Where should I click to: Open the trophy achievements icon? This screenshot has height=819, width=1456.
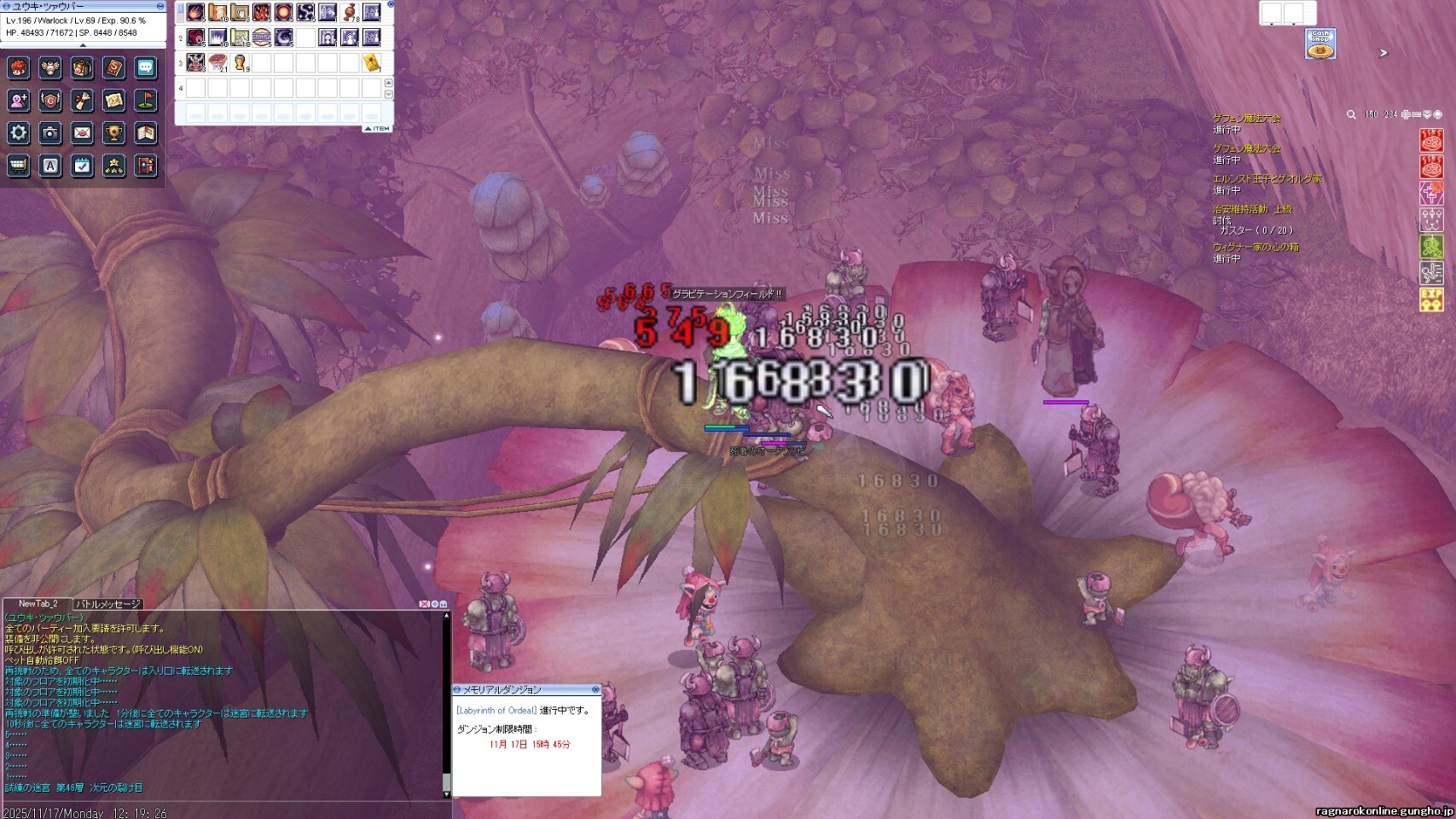coord(113,133)
